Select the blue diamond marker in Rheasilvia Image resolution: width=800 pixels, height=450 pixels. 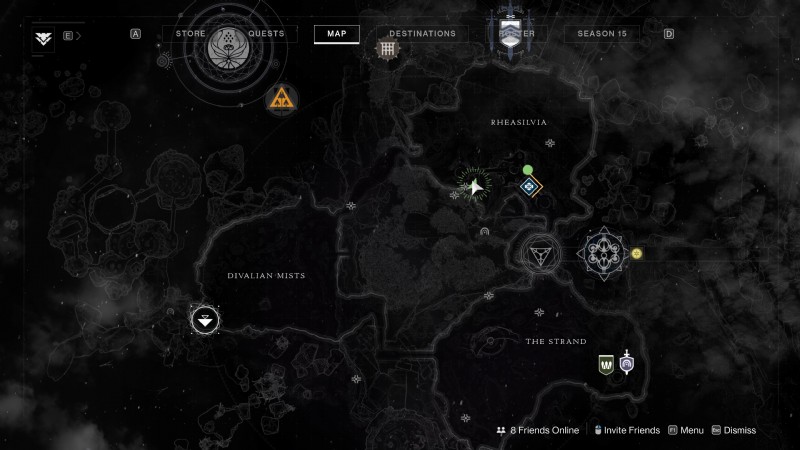(528, 186)
